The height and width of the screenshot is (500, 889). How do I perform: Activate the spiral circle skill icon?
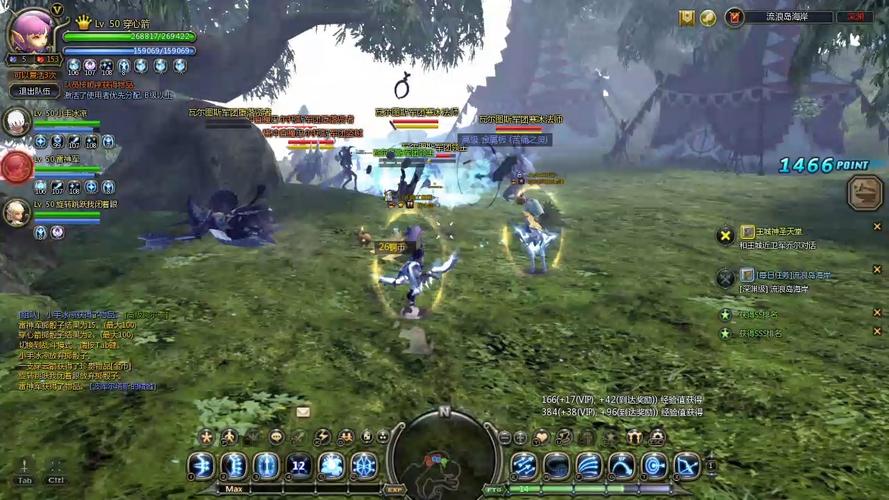[654, 466]
